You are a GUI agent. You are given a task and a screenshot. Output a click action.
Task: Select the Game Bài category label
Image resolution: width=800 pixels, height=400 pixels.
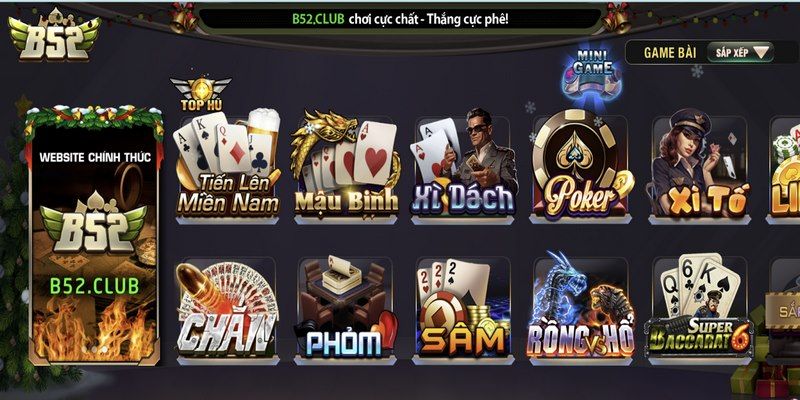[668, 52]
